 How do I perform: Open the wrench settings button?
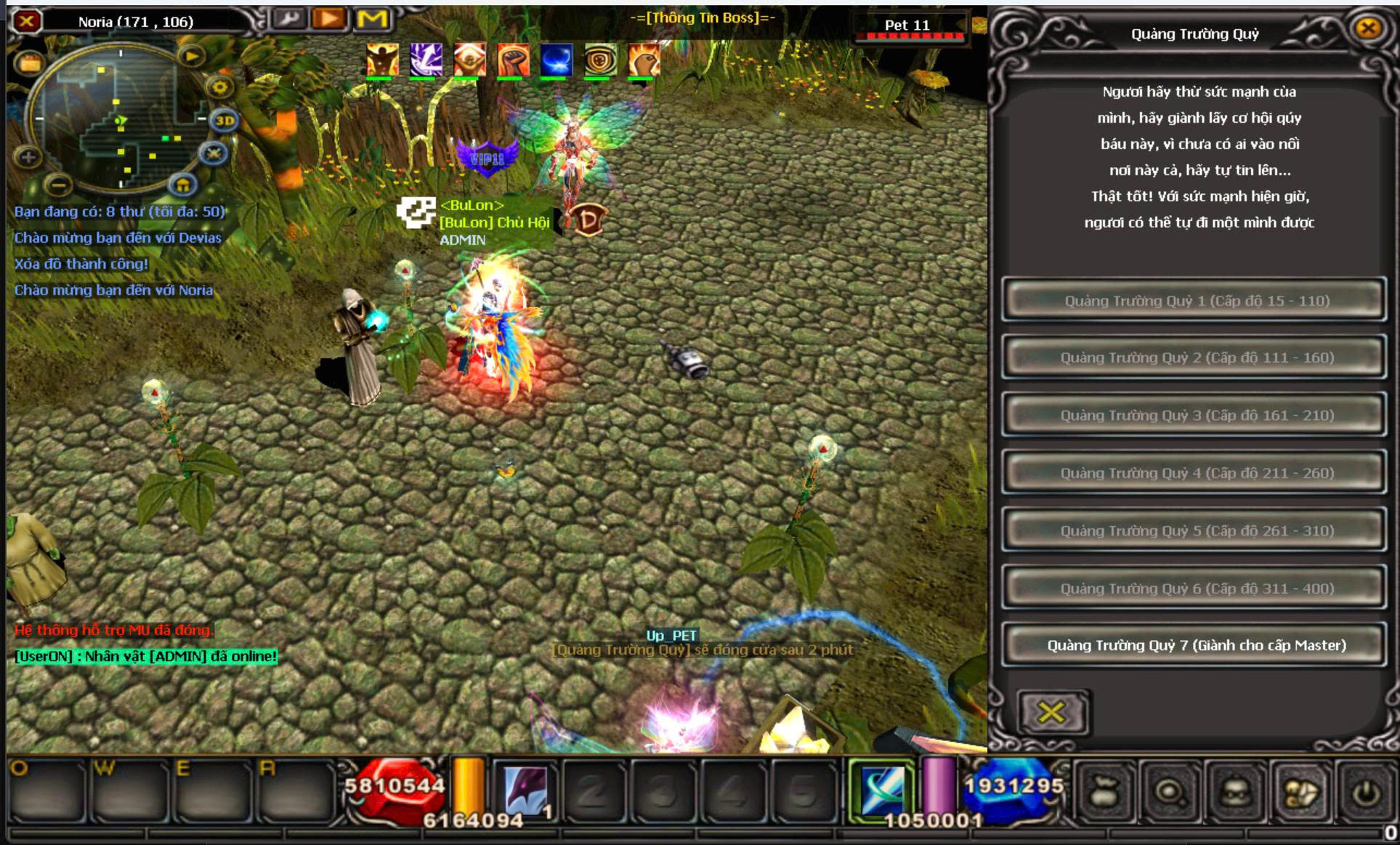[289, 19]
